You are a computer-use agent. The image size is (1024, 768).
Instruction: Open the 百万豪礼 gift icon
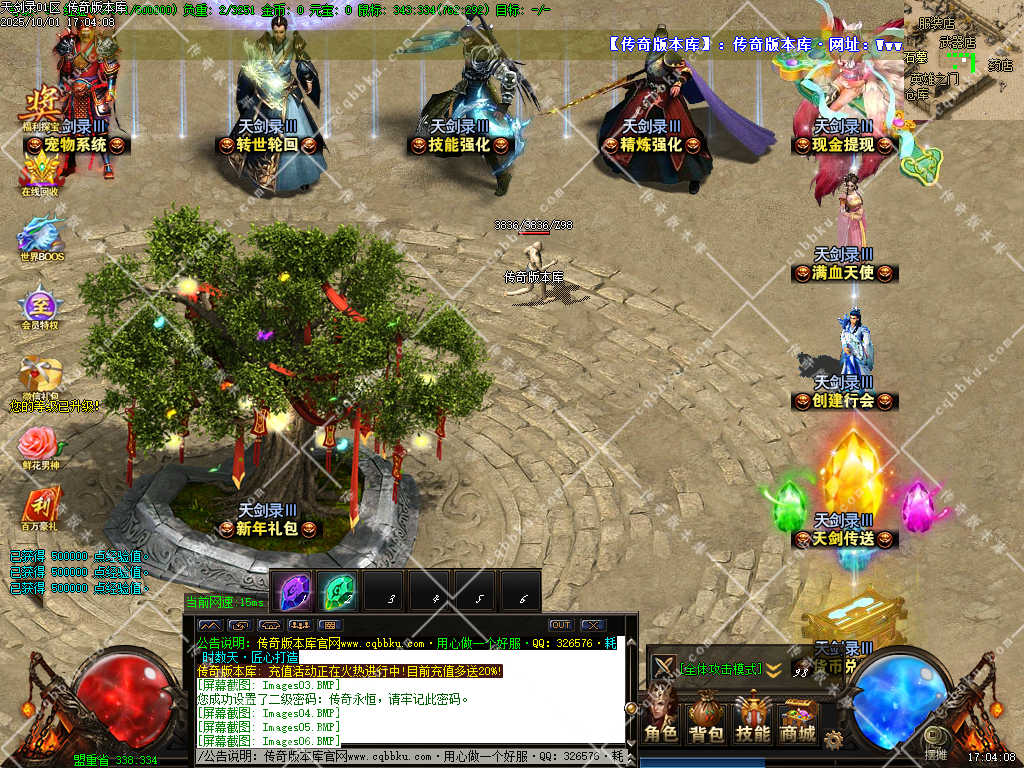tap(40, 508)
